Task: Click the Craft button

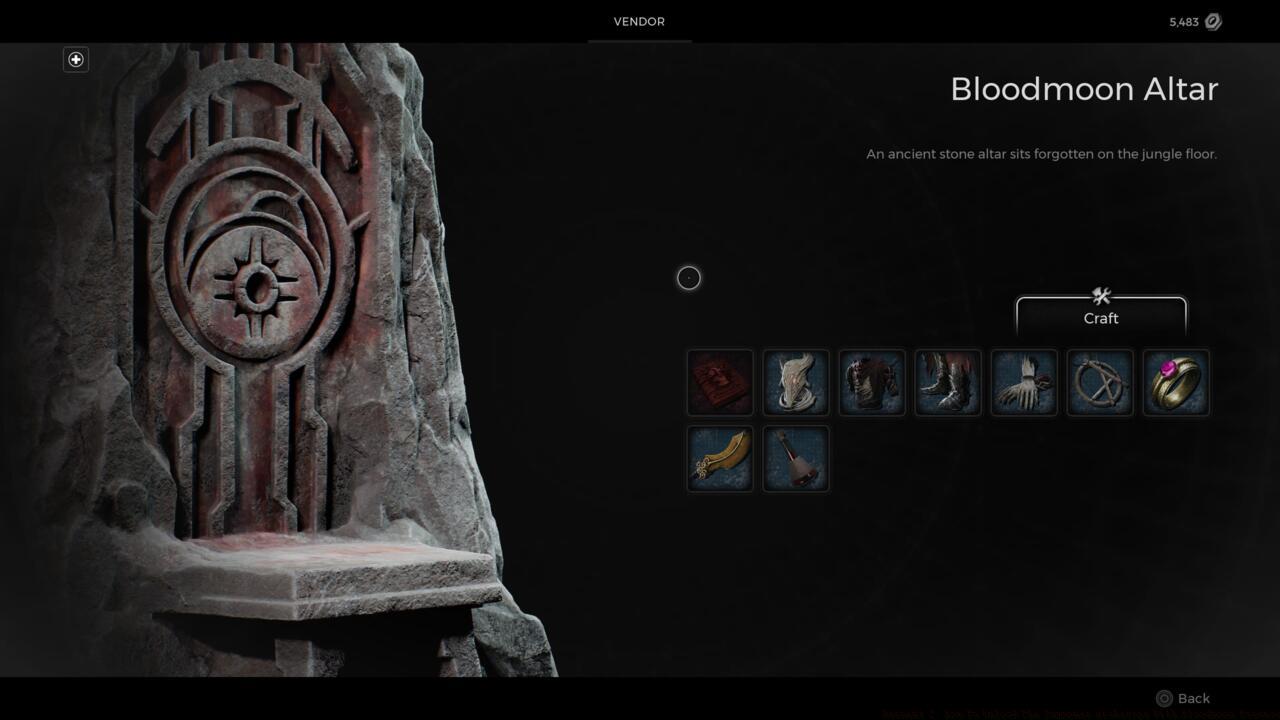Action: pos(1100,318)
